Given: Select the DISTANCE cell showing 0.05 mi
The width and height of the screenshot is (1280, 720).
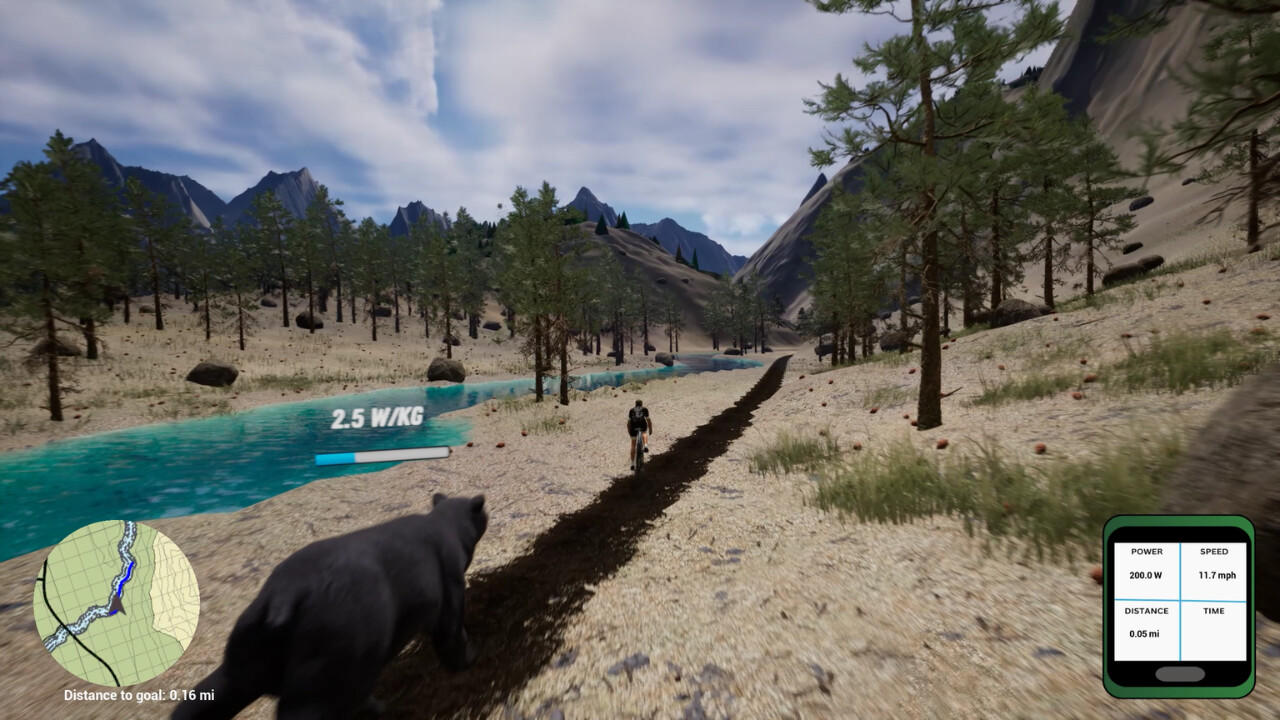Looking at the screenshot, I should point(1147,623).
